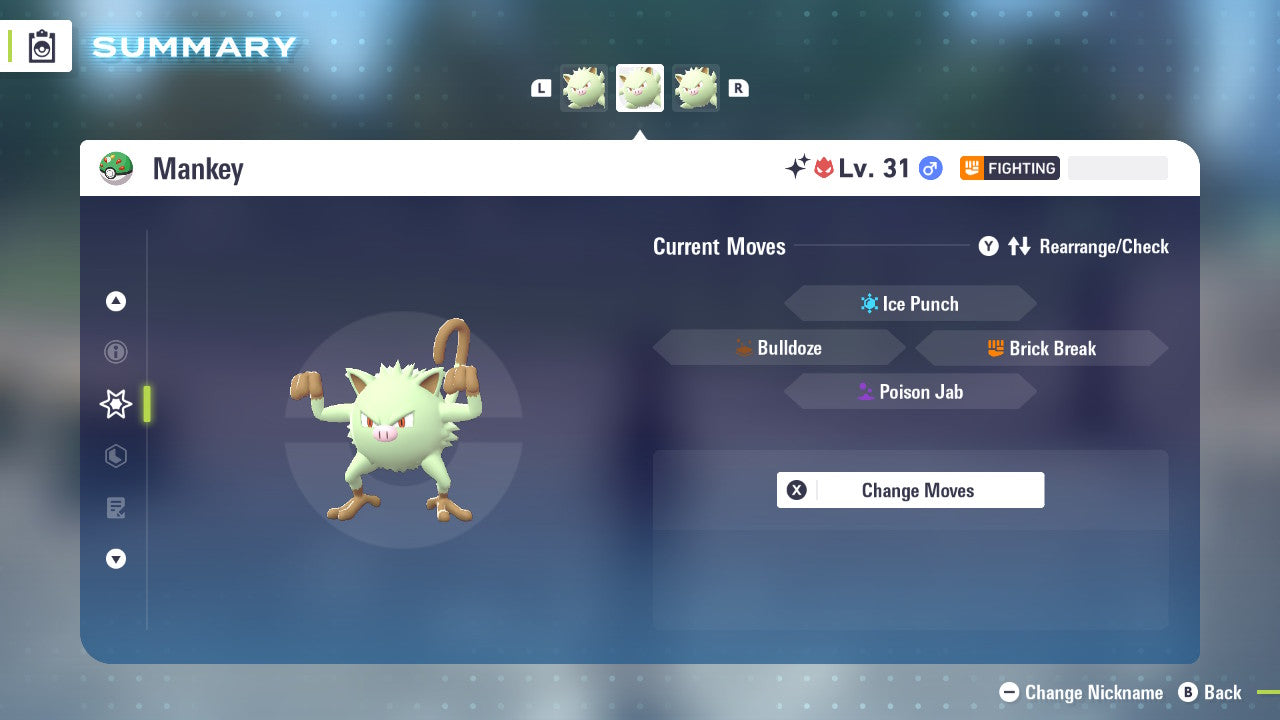This screenshot has width=1280, height=720.
Task: Open the memo notes icon in sidebar
Action: [116, 508]
